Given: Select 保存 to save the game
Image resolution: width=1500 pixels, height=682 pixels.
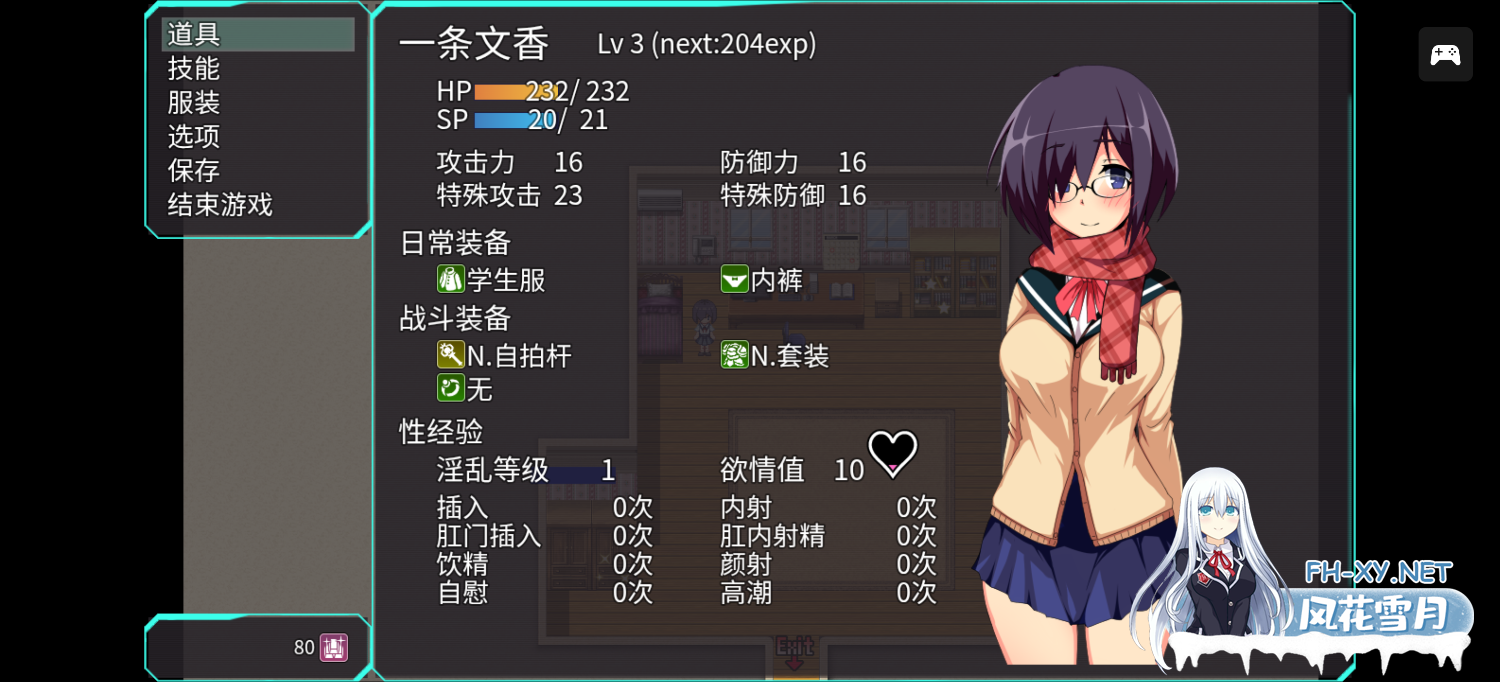Looking at the screenshot, I should (194, 171).
